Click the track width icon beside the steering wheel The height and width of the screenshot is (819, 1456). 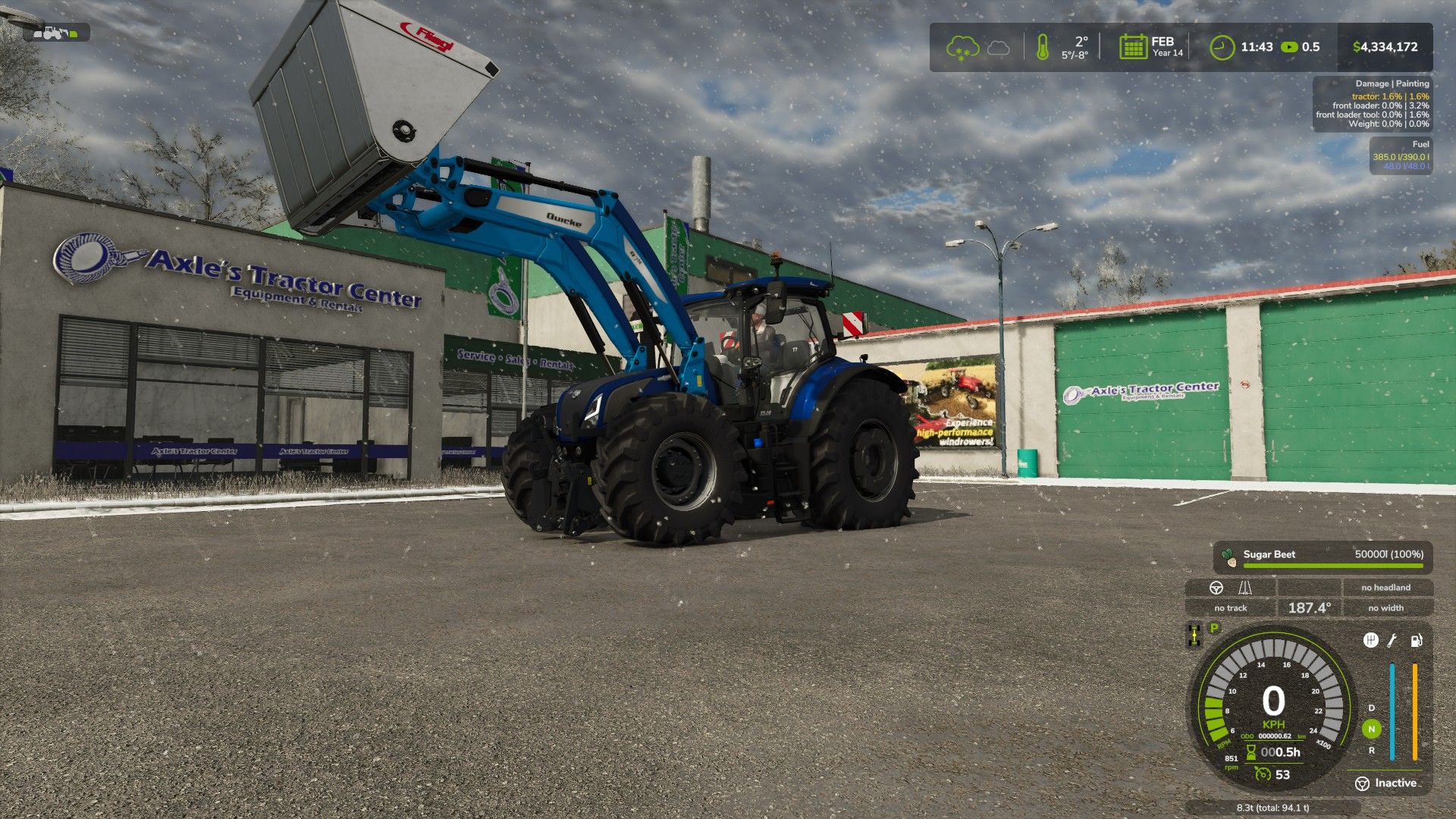(x=1244, y=589)
